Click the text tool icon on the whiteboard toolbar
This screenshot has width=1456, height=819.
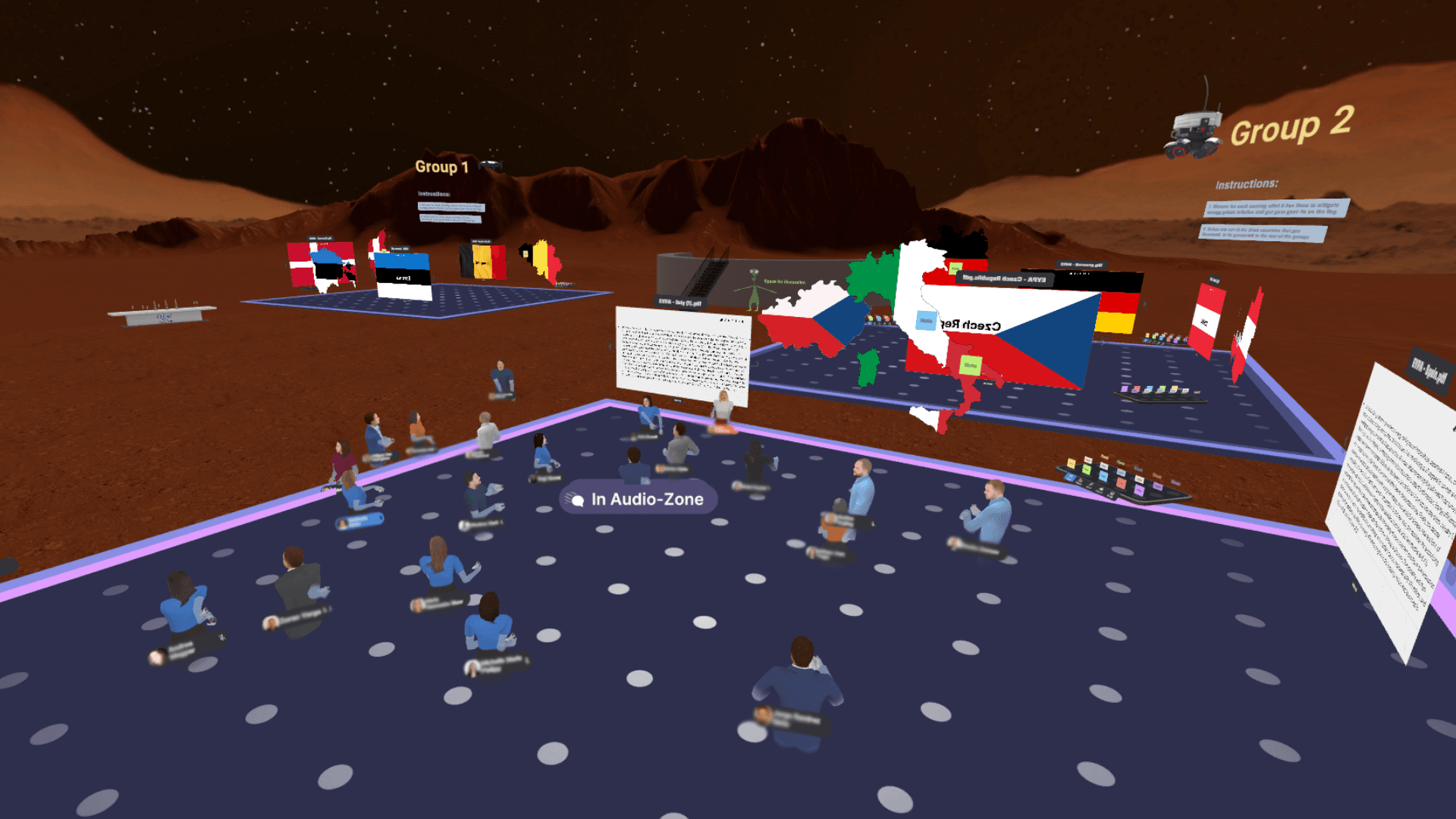pos(736,322)
